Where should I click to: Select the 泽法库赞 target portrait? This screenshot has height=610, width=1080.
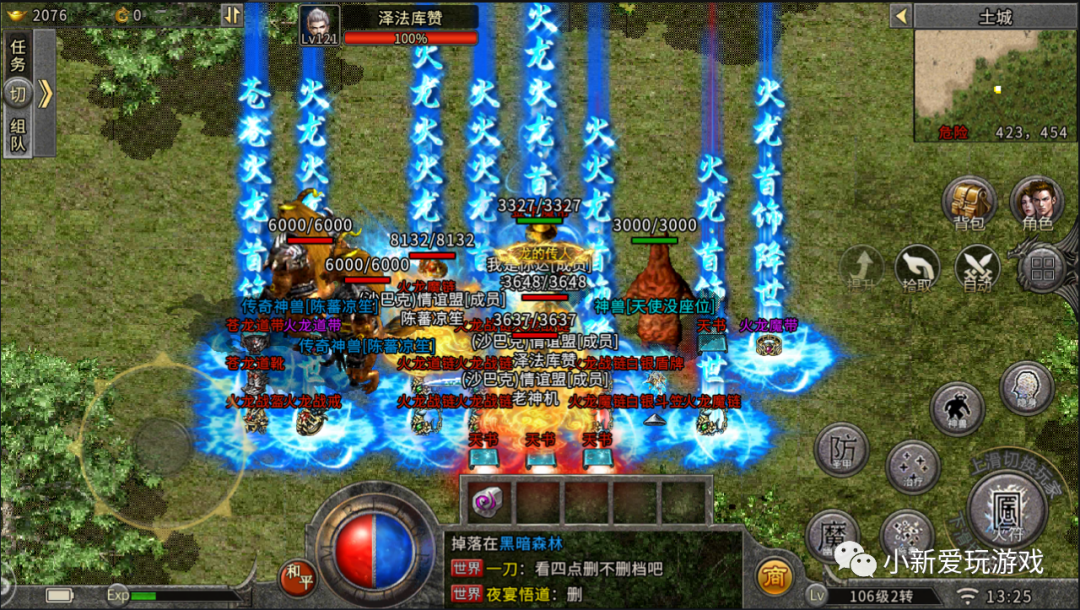coord(320,24)
